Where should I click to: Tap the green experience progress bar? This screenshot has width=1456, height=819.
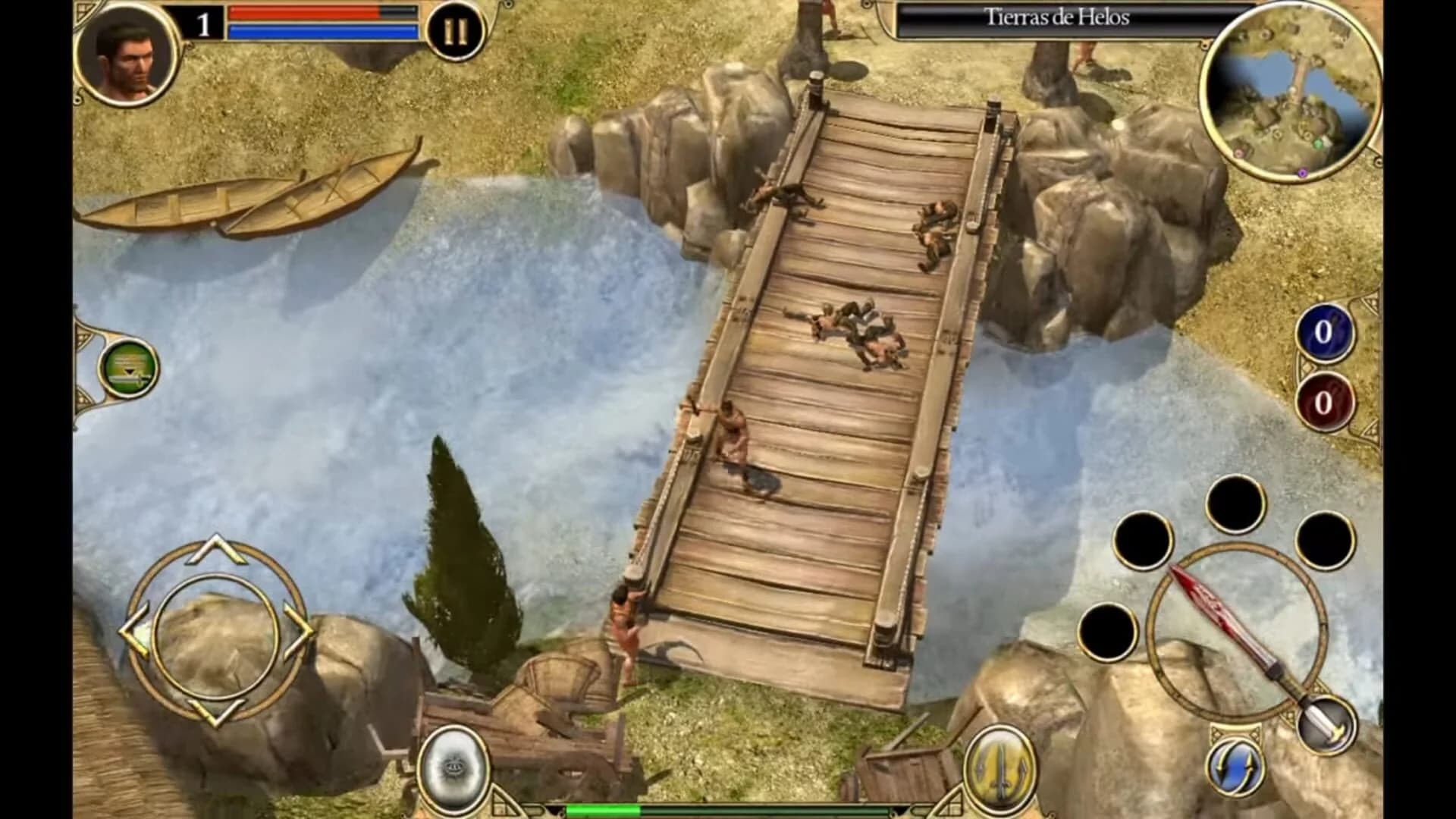[645, 808]
